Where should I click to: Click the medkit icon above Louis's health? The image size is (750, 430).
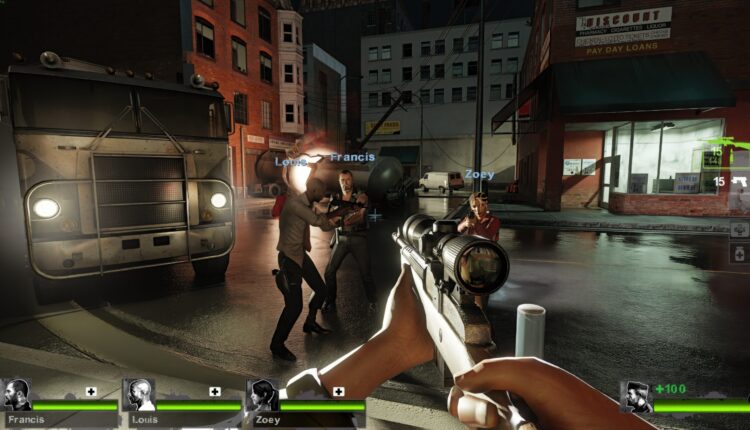click(215, 391)
